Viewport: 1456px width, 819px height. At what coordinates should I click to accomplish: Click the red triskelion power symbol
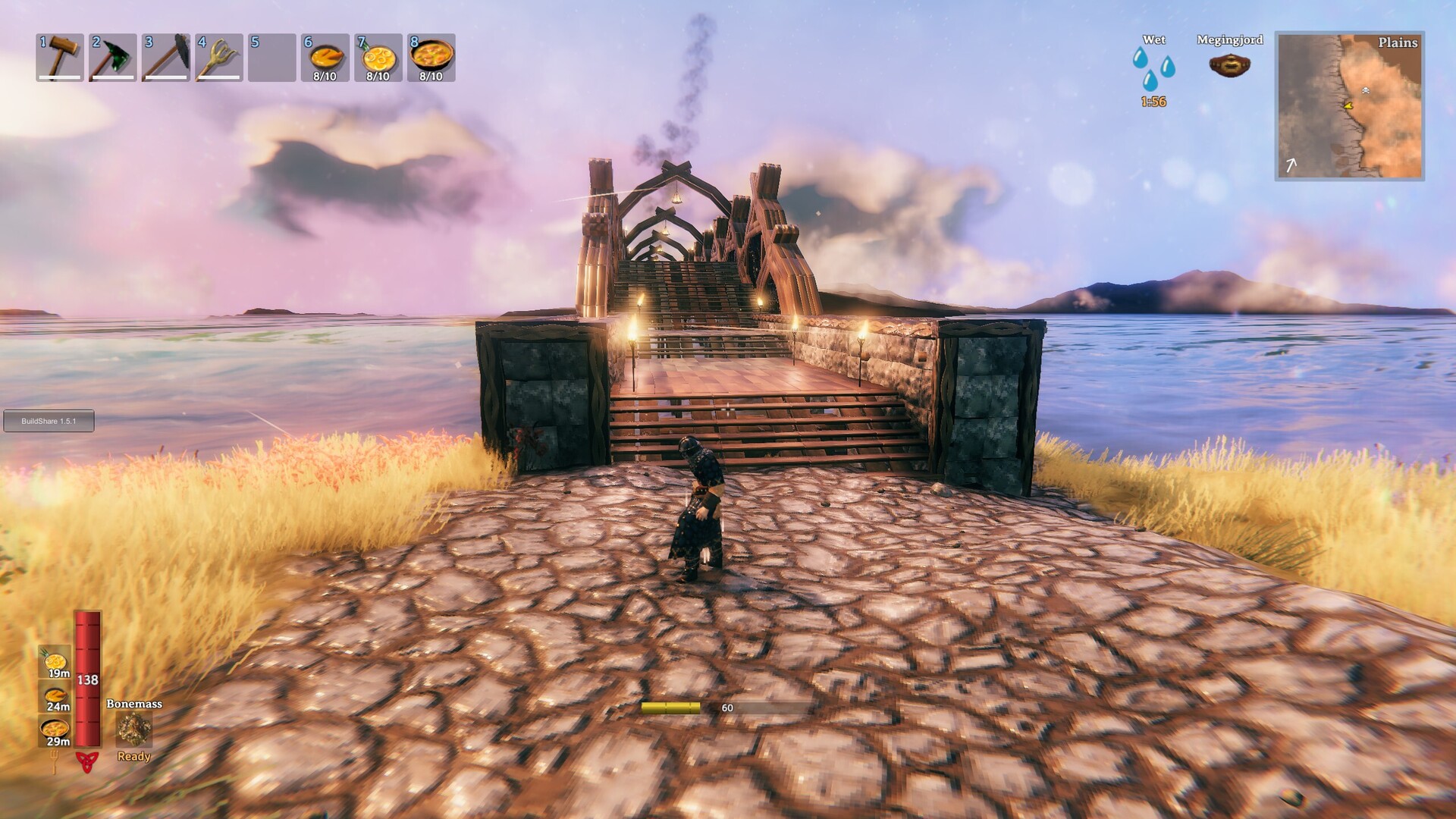[x=87, y=761]
